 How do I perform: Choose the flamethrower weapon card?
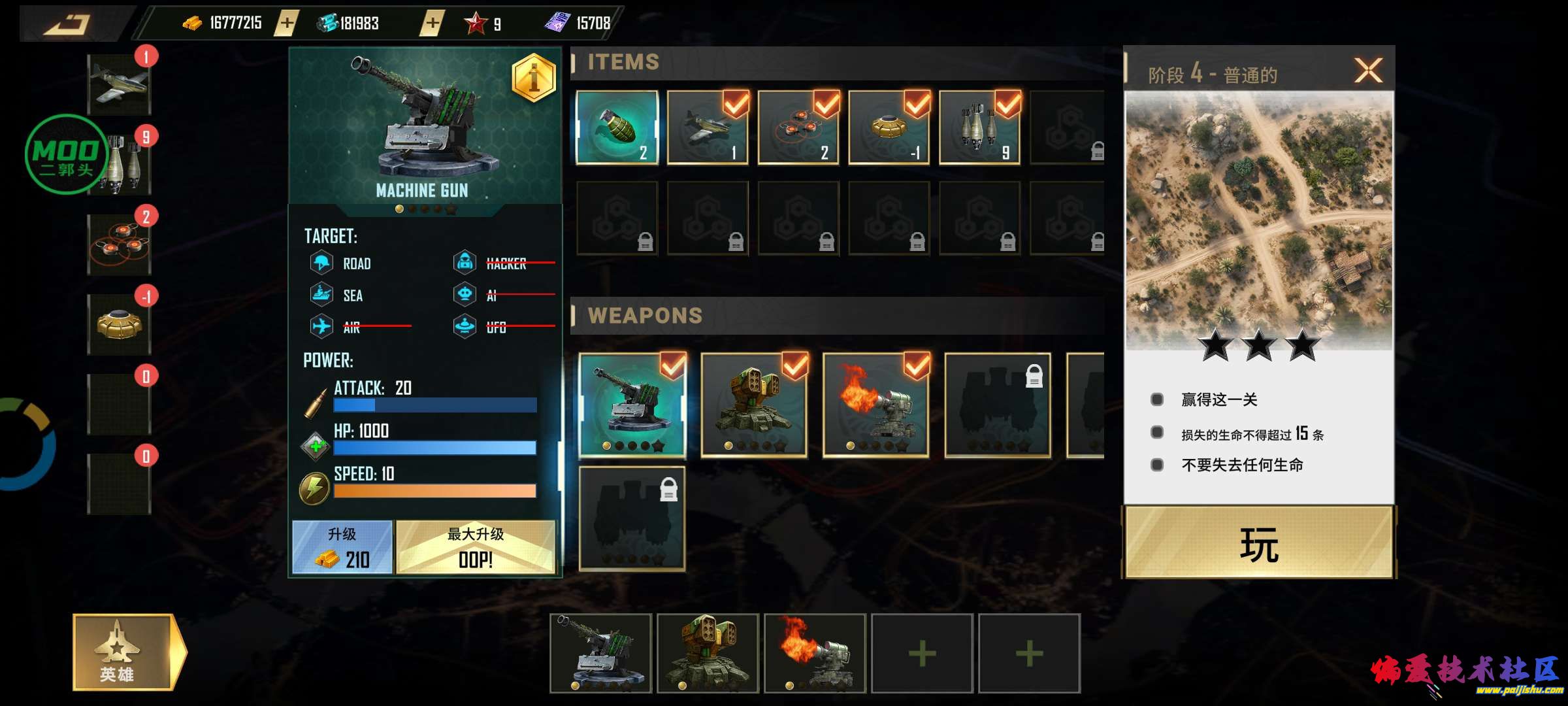pos(875,405)
